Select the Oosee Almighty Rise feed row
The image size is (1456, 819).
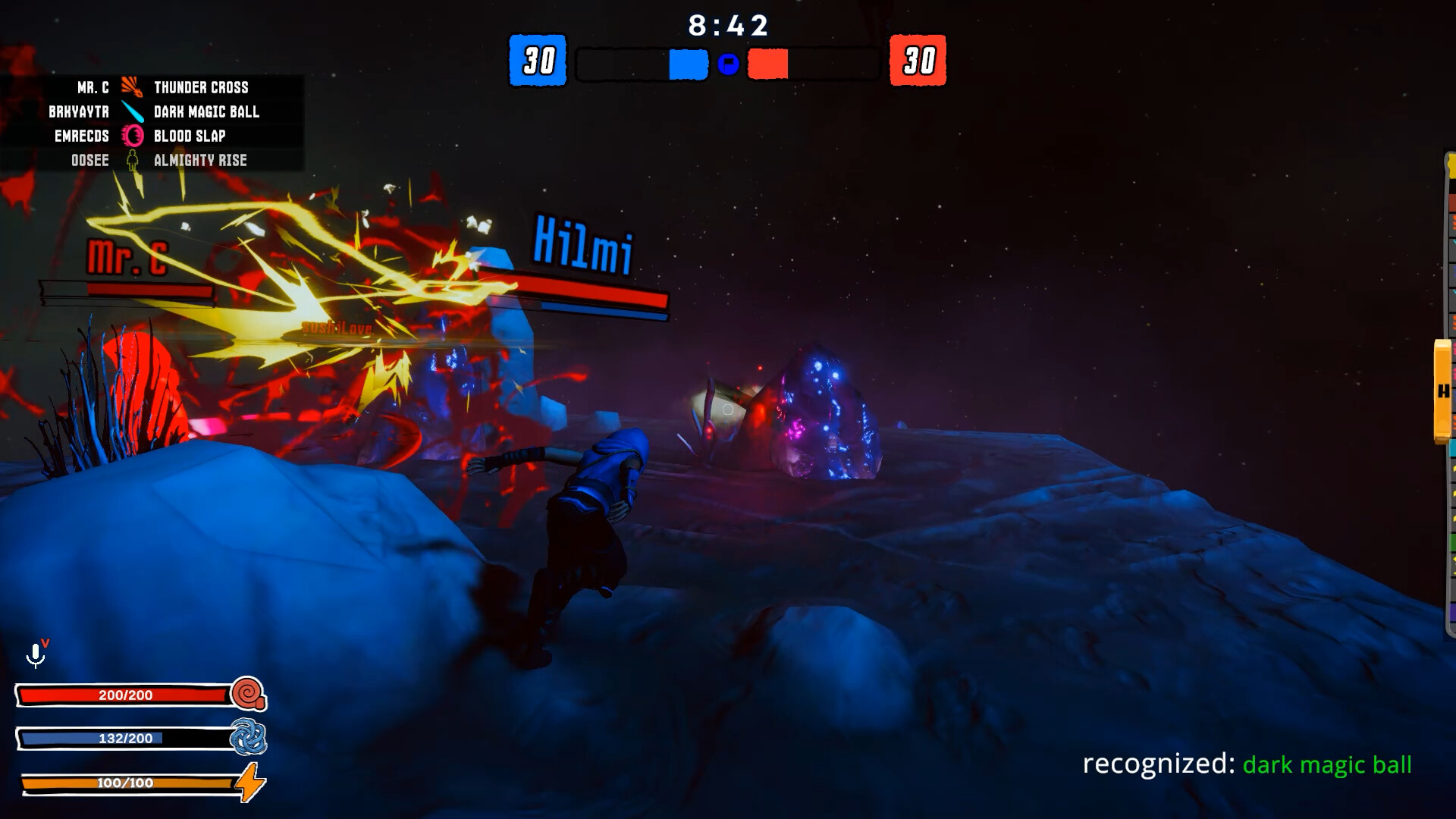click(152, 160)
